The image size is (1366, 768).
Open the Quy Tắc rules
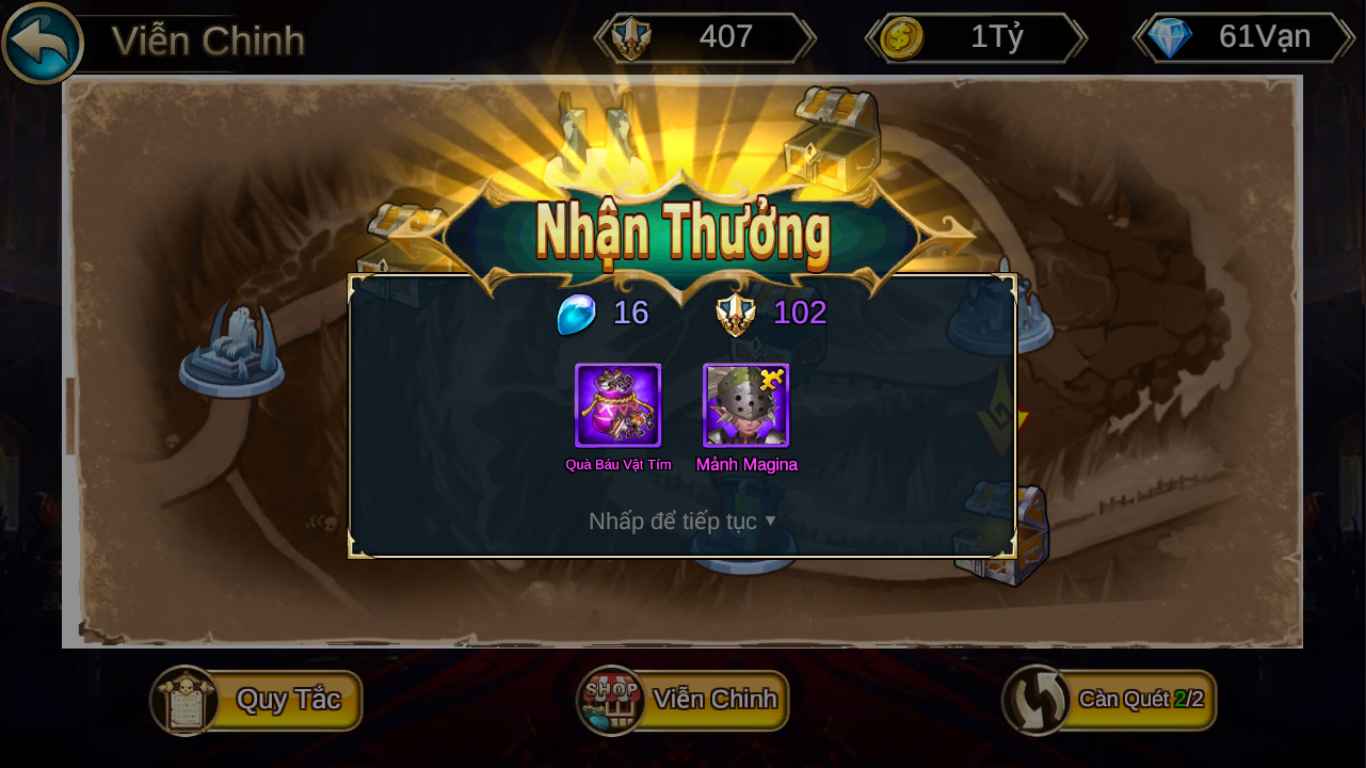[x=257, y=700]
